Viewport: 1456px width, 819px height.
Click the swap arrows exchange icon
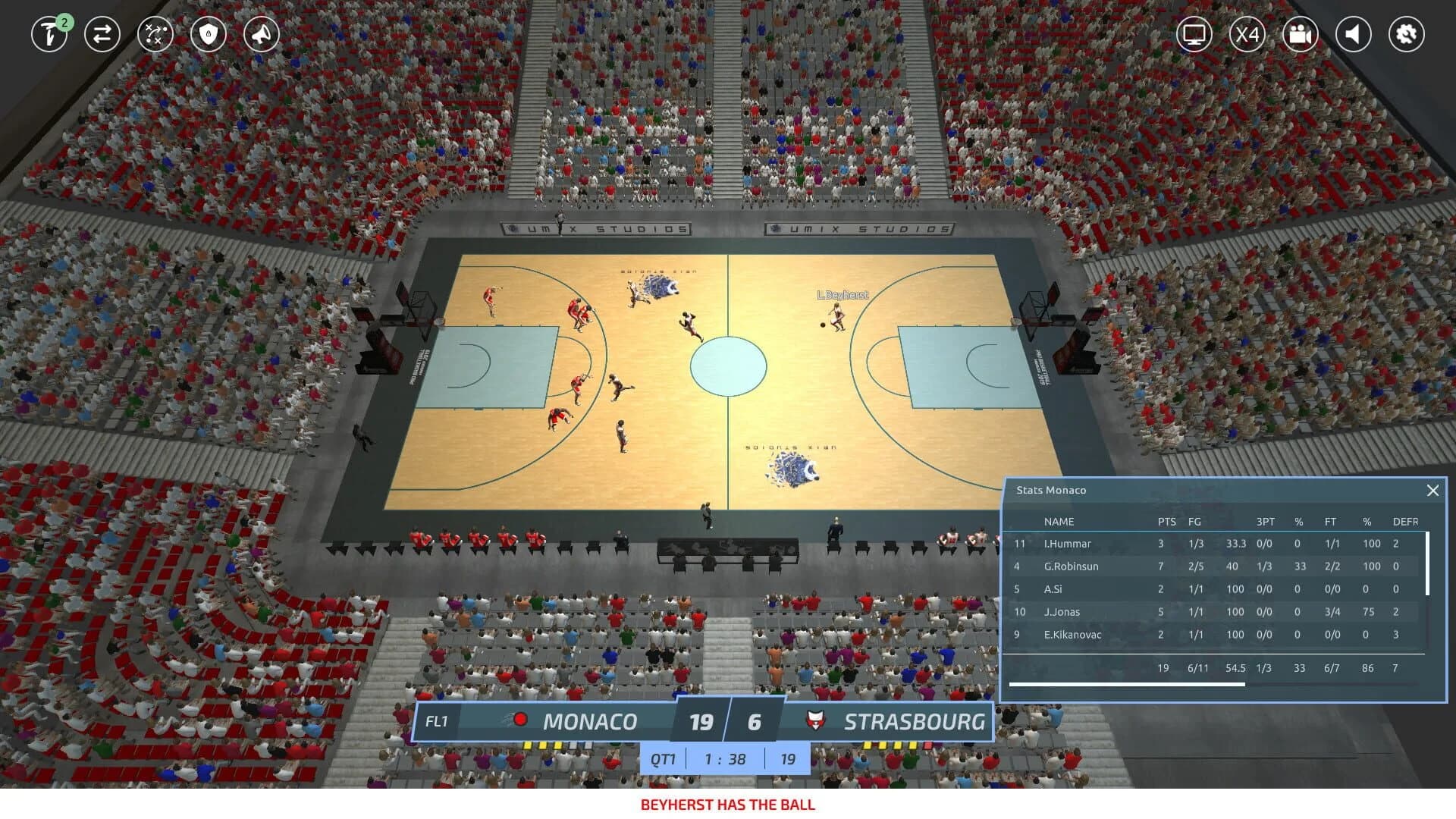[x=103, y=34]
